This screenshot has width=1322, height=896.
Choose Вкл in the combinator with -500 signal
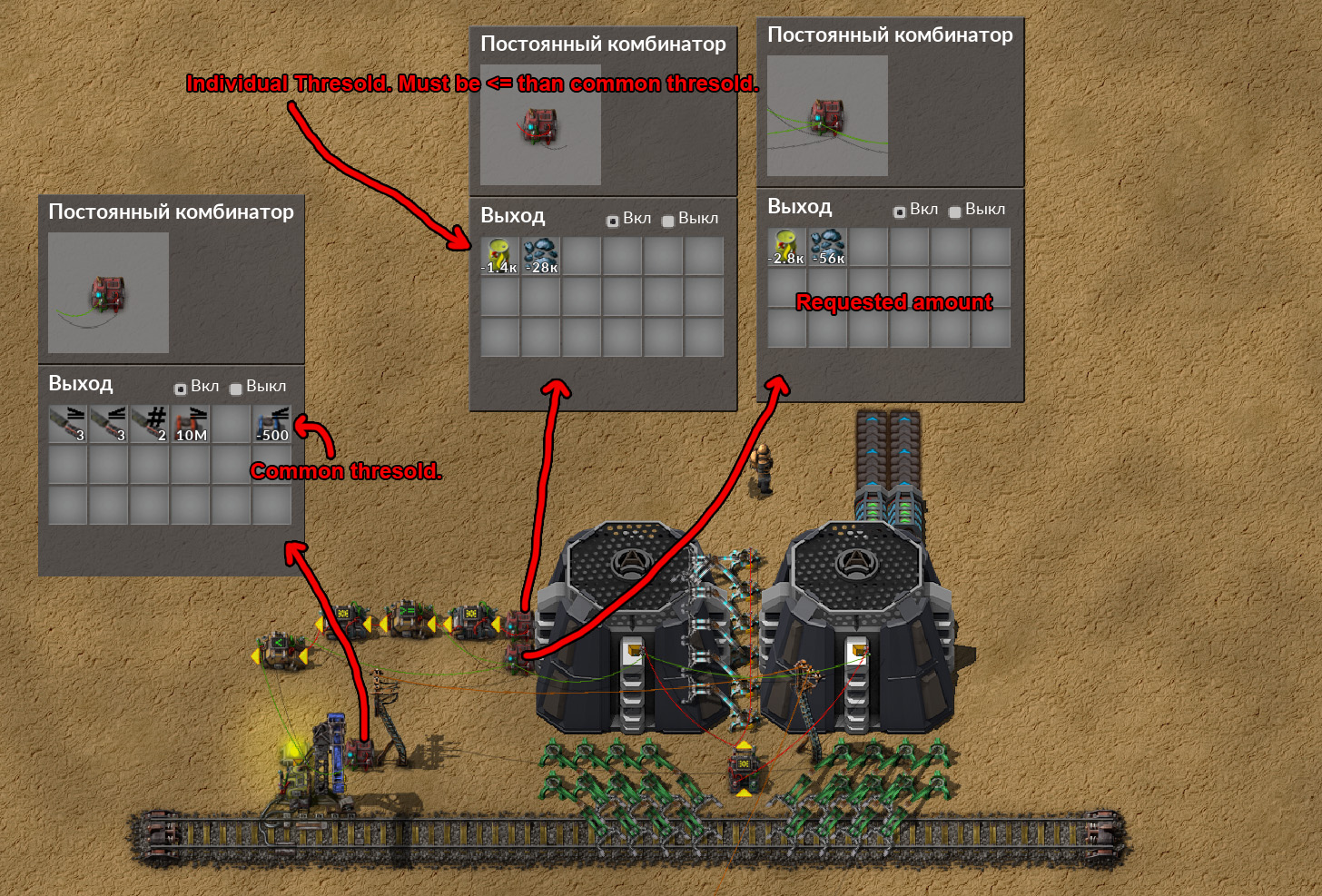(181, 389)
